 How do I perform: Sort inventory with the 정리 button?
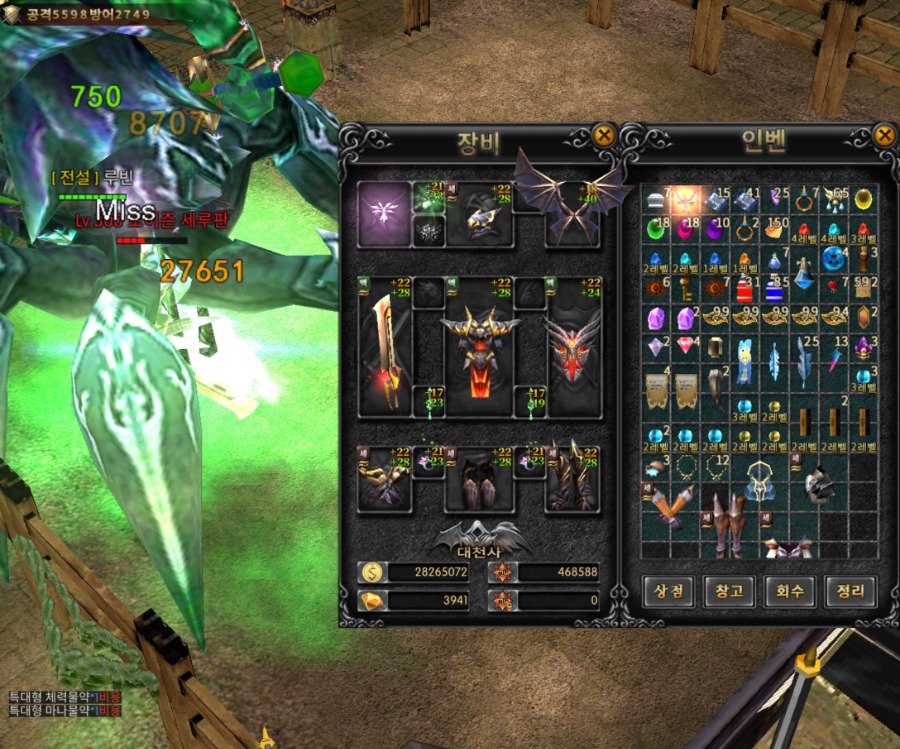point(850,590)
